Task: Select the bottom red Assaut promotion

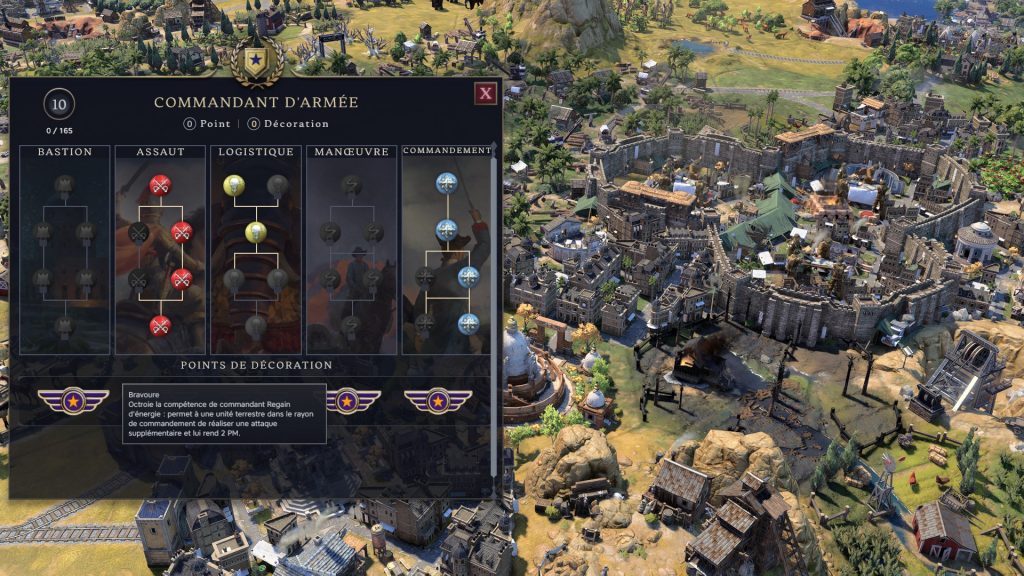Action: click(159, 325)
